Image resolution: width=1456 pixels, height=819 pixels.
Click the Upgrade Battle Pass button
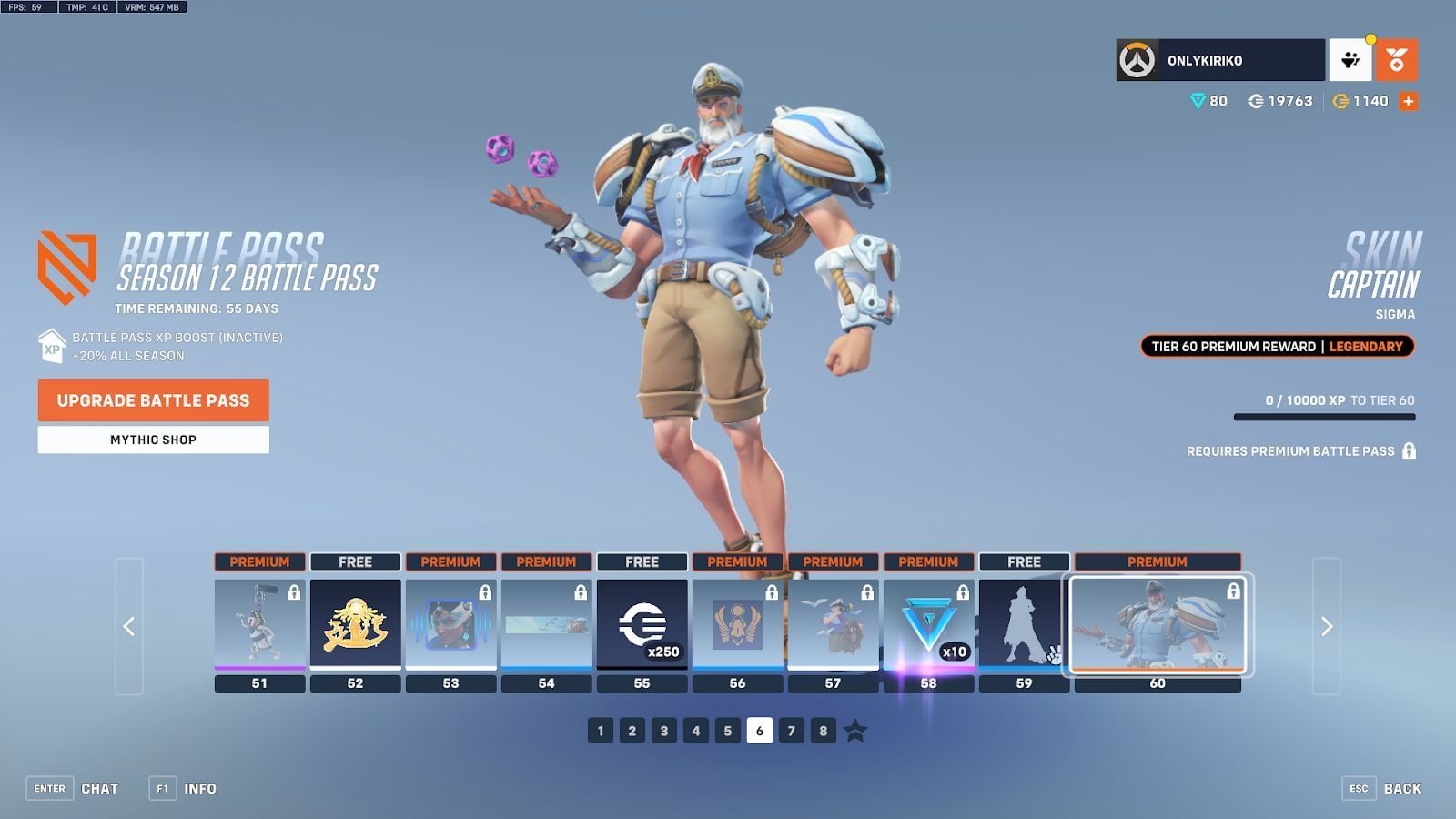coord(152,400)
